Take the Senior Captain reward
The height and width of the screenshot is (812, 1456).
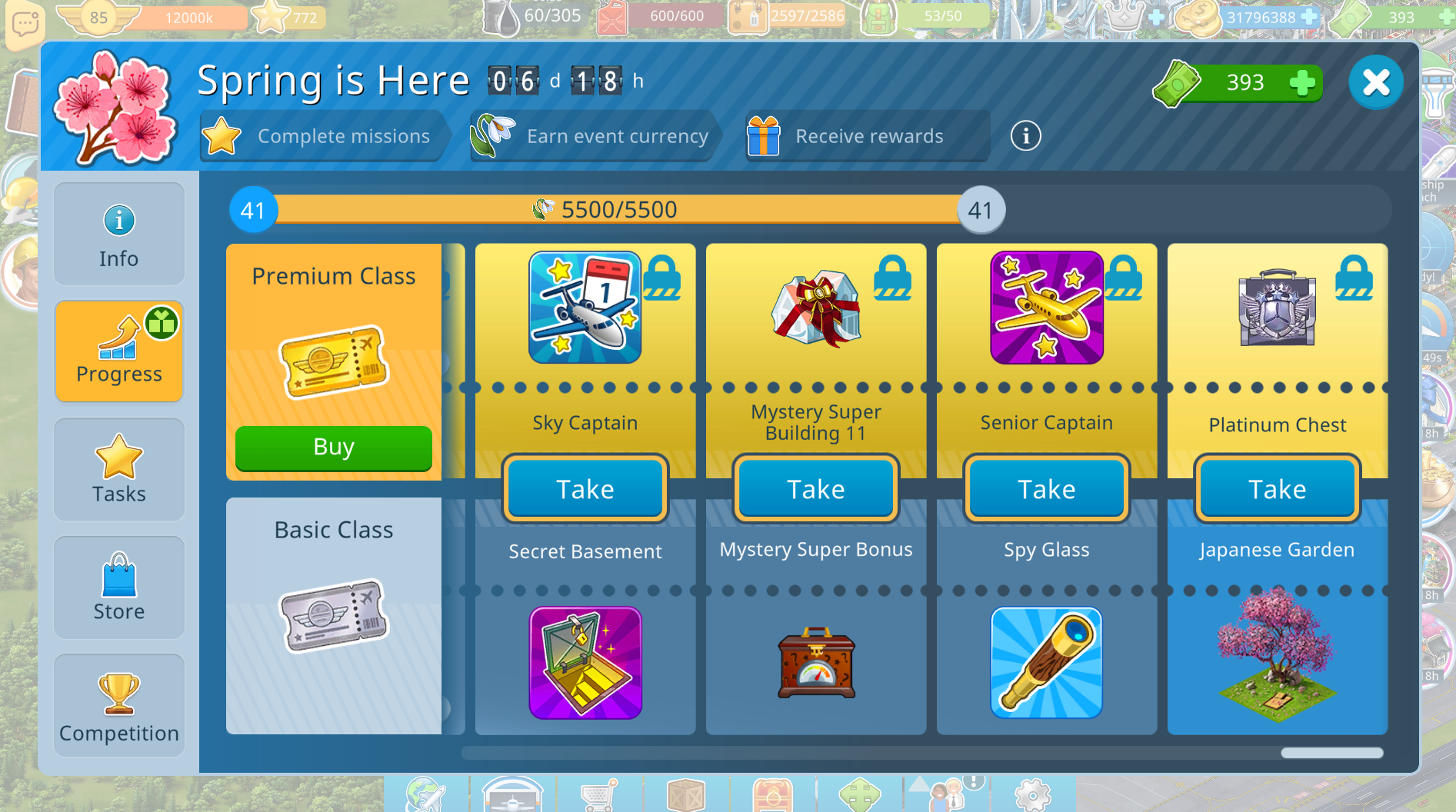point(1046,489)
